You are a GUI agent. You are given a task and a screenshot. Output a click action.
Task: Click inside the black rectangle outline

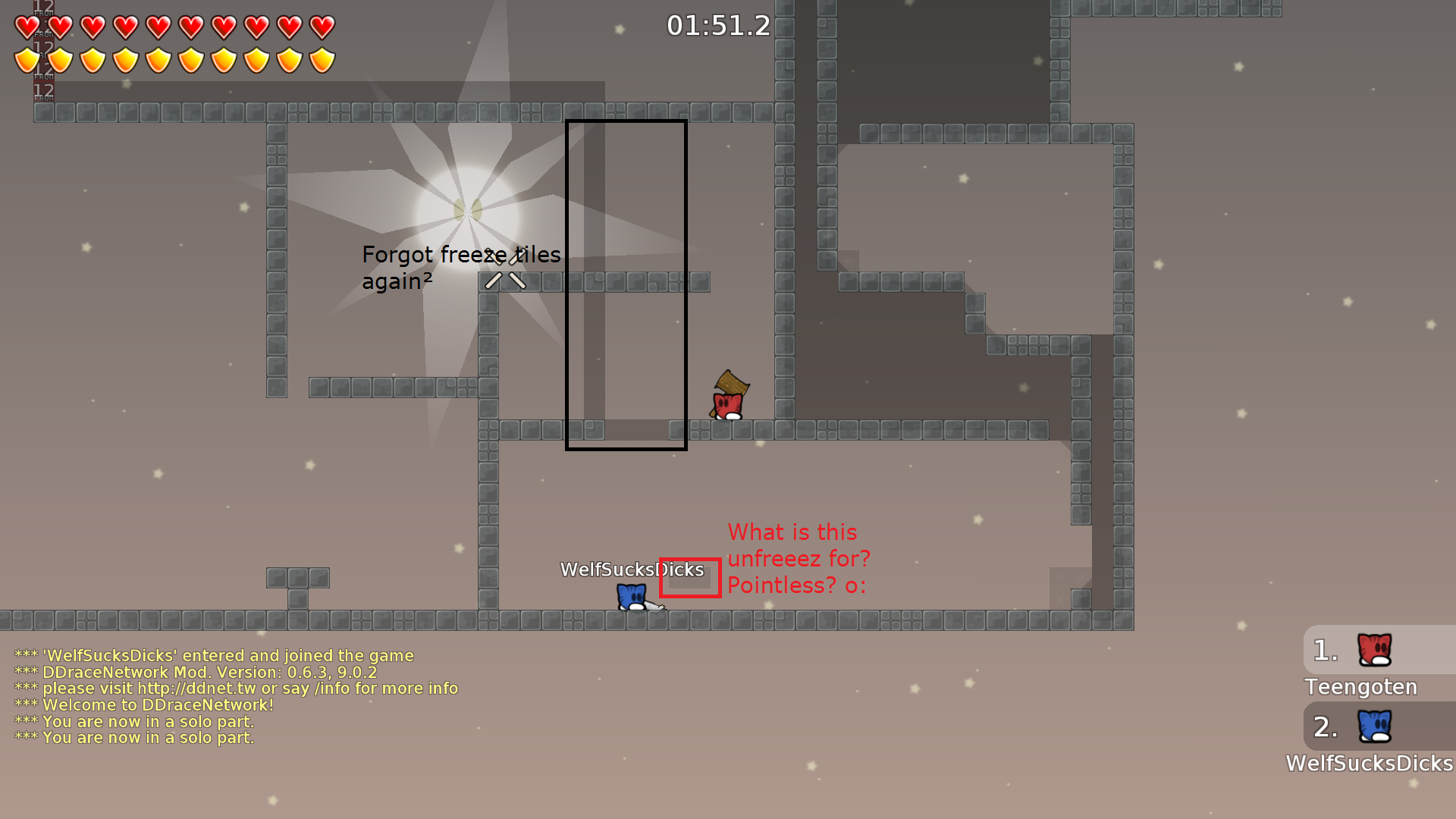click(x=626, y=284)
